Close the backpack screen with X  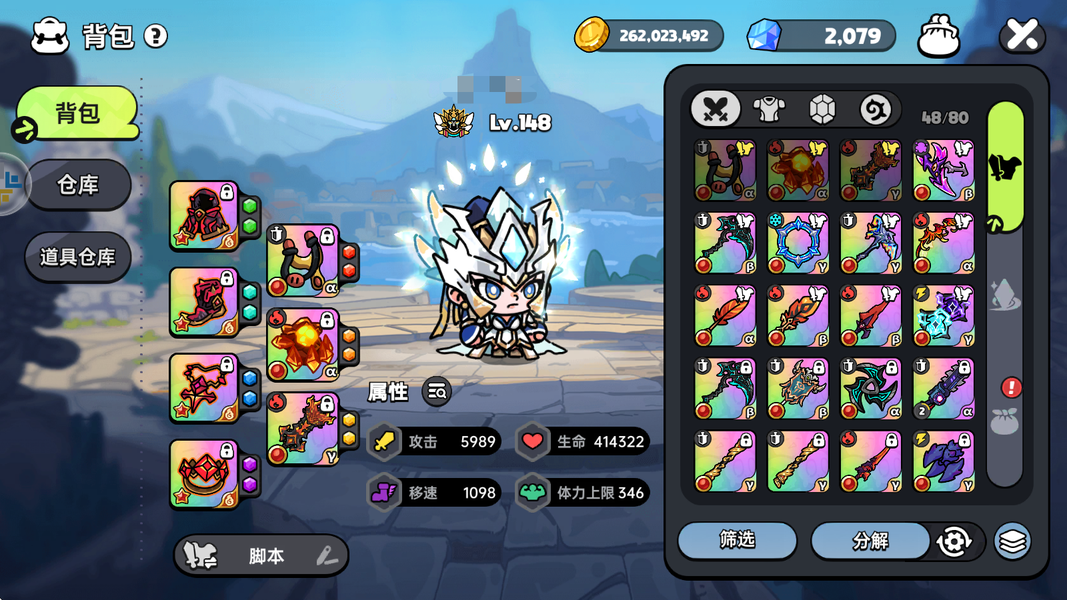tap(1022, 36)
